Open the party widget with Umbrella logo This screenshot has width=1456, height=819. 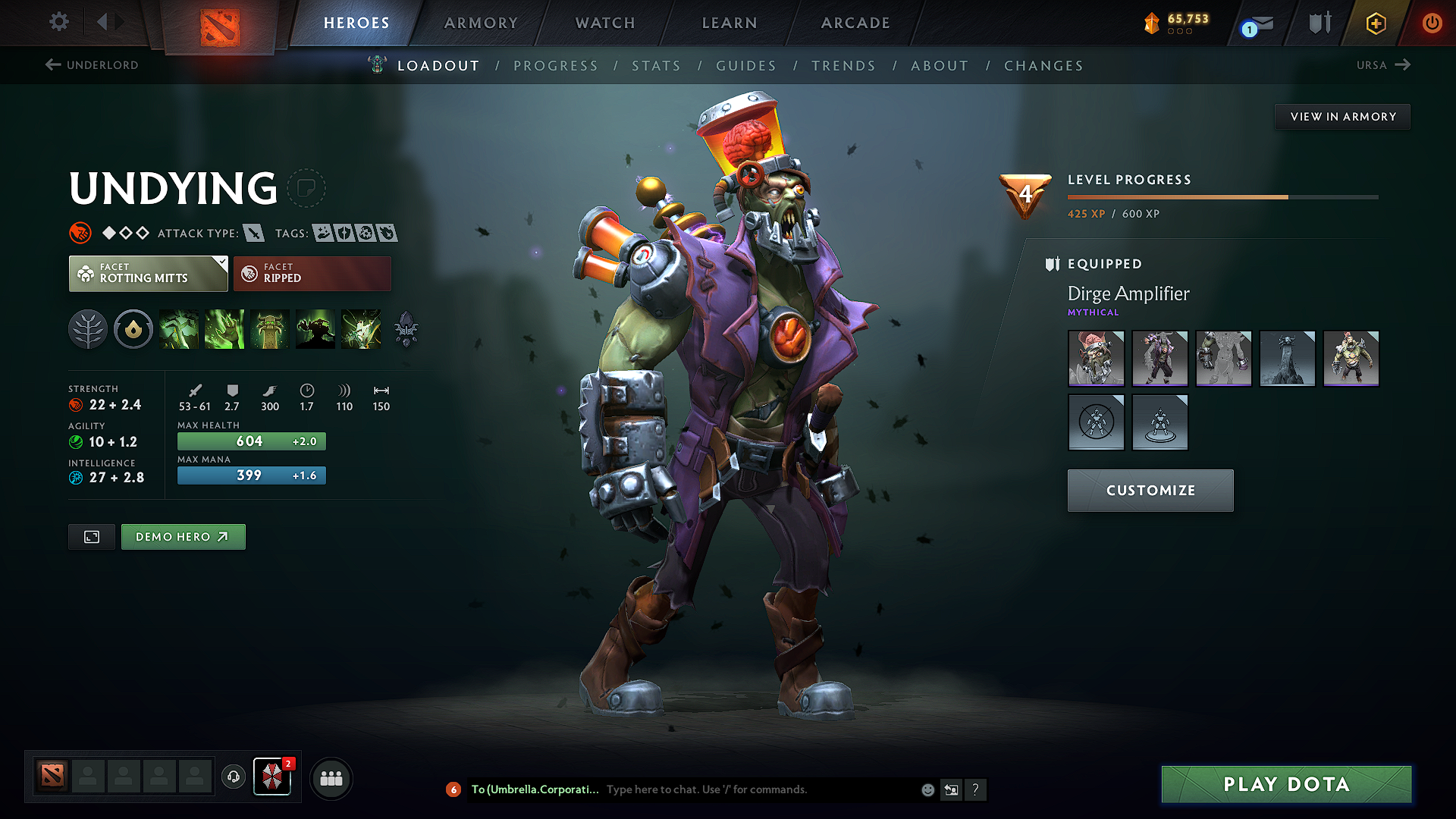272,777
